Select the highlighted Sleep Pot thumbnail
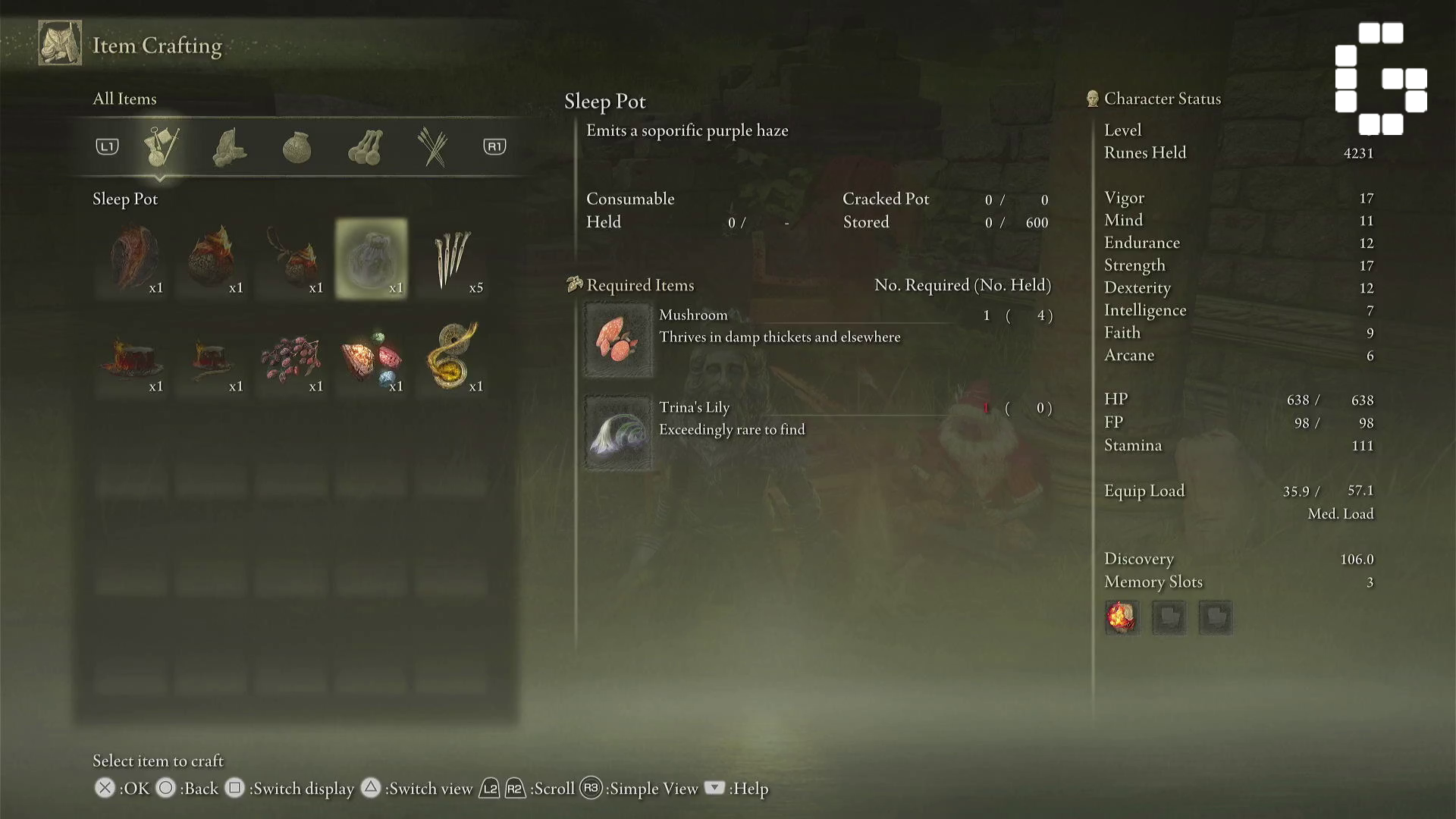This screenshot has width=1456, height=819. coord(371,258)
